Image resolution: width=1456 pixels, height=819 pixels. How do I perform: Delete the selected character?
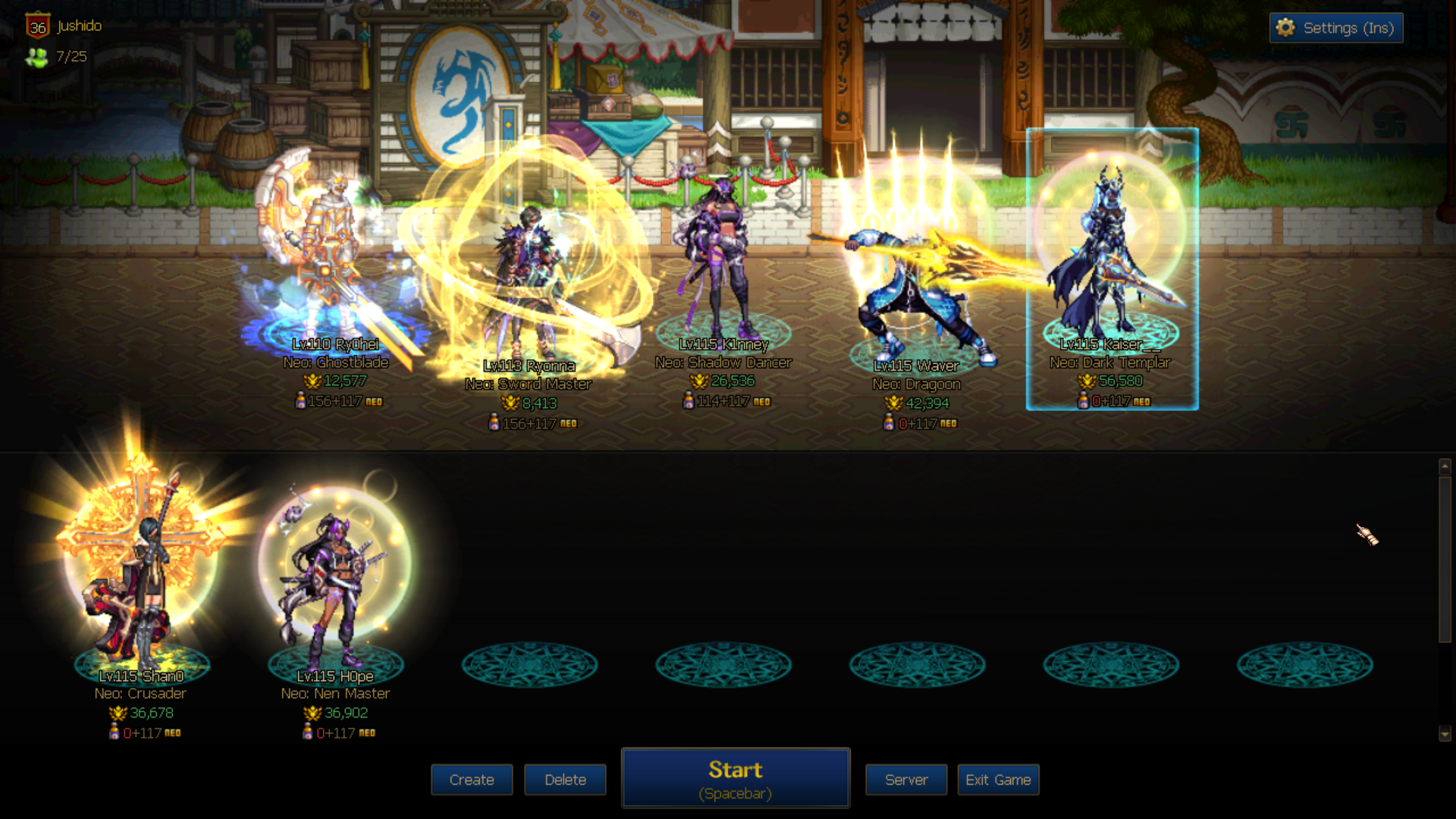click(x=565, y=780)
